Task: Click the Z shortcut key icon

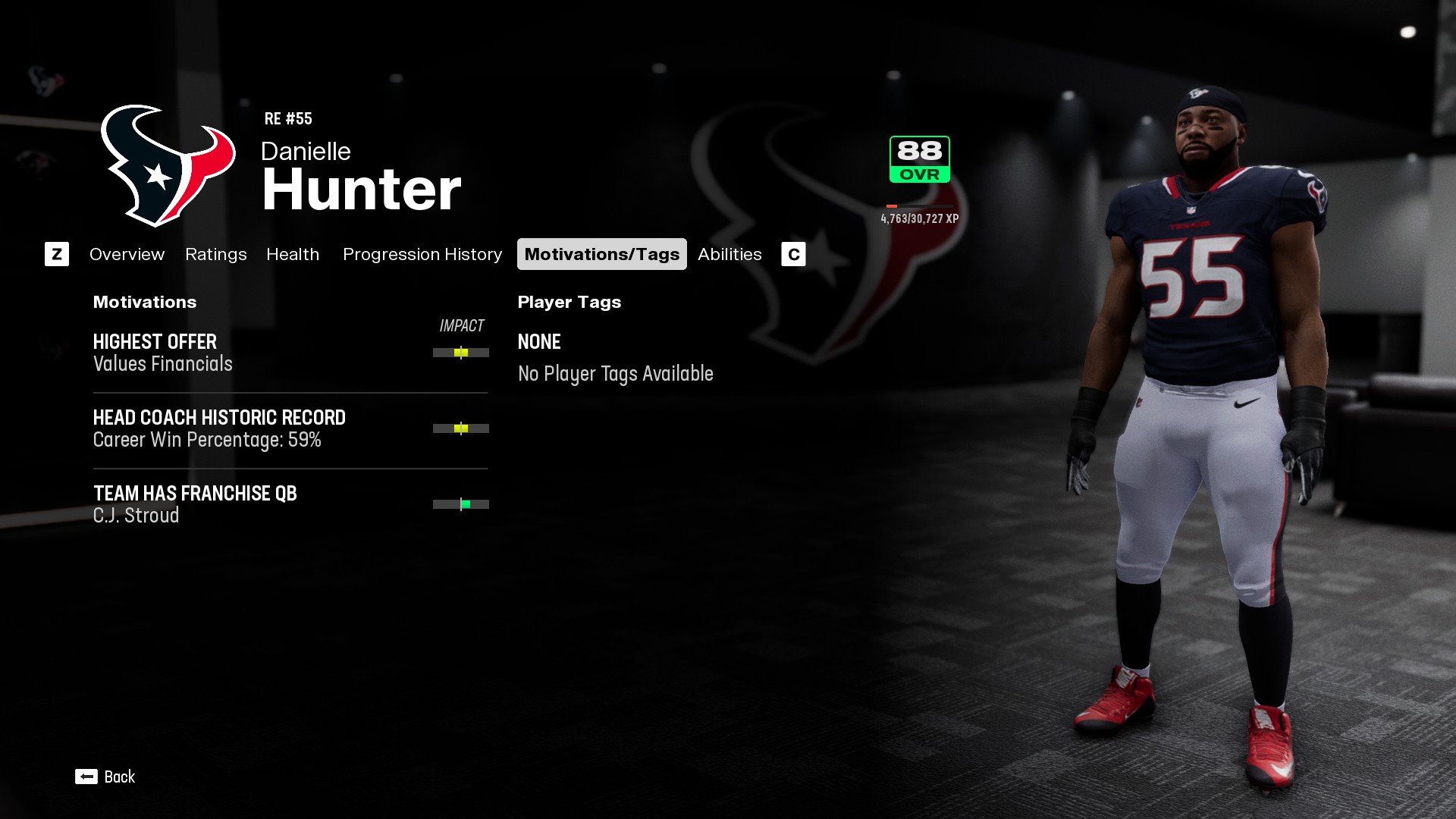Action: click(x=57, y=254)
